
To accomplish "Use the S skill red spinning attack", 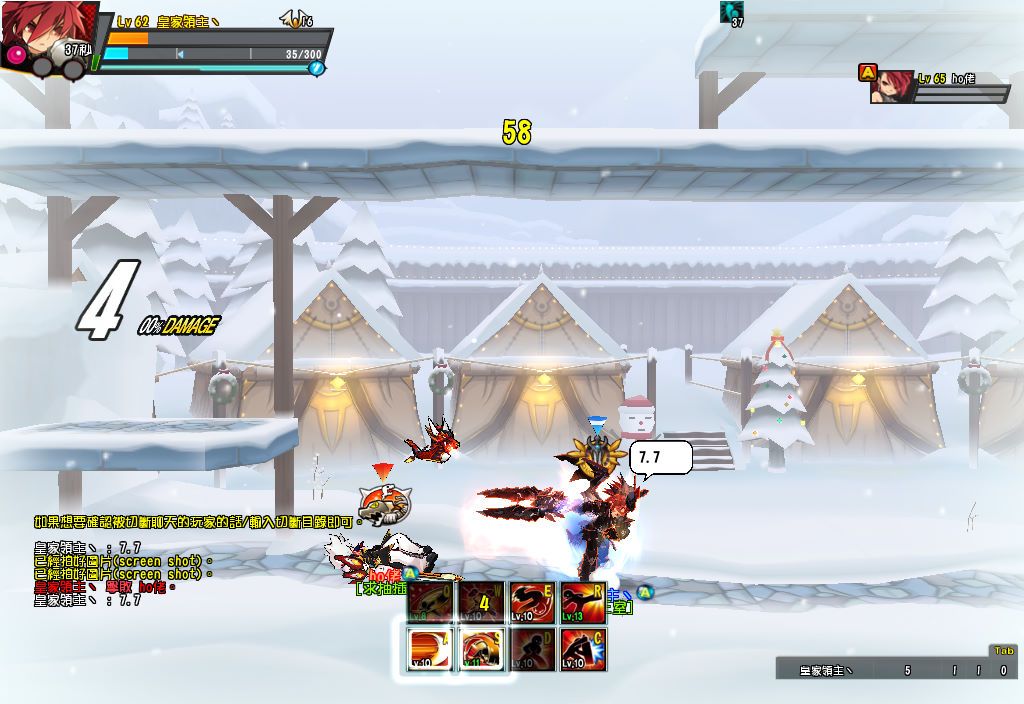I will [483, 650].
